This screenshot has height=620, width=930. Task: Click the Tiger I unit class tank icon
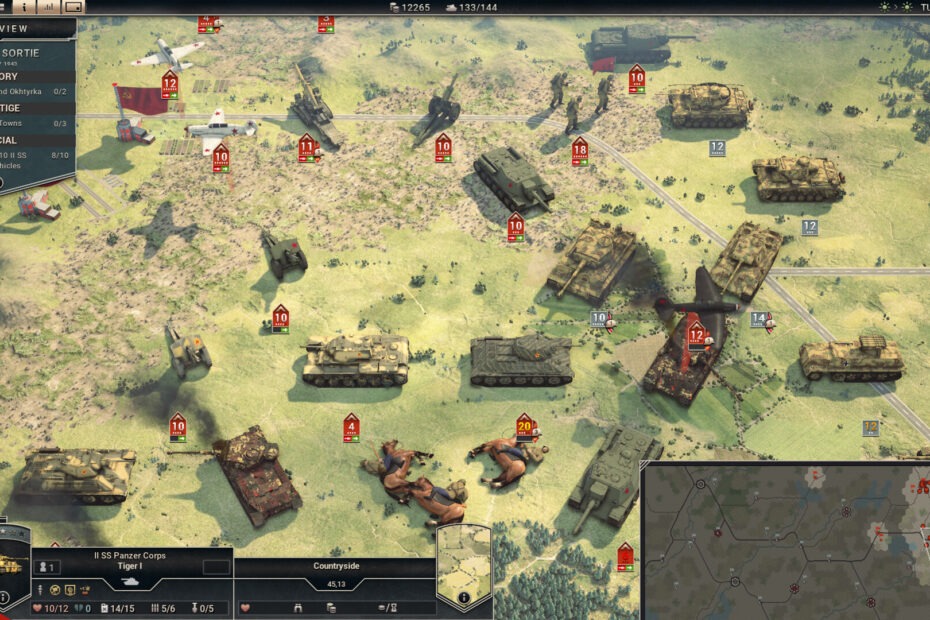(x=132, y=581)
